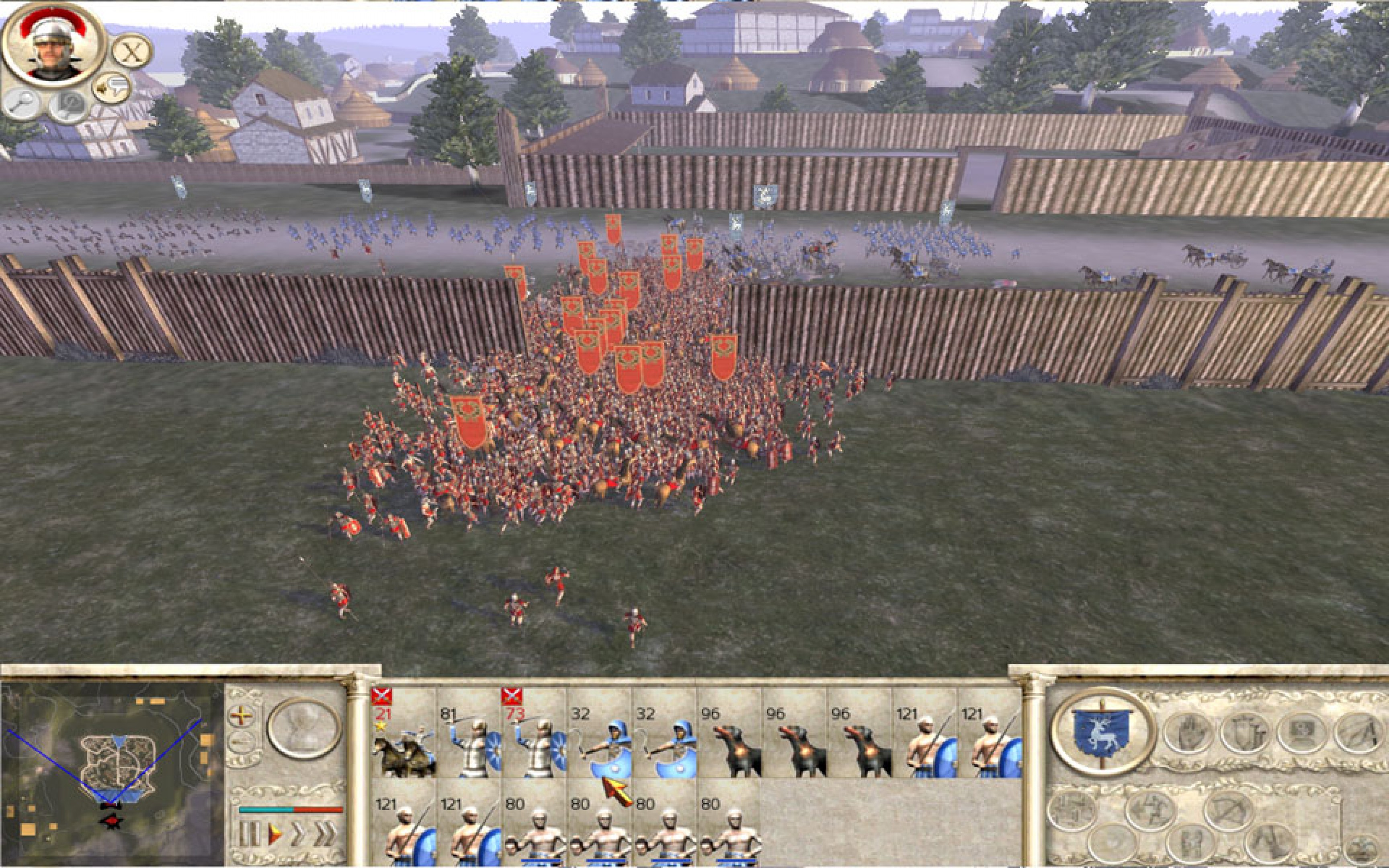Image resolution: width=1389 pixels, height=868 pixels.
Task: Set battle speed to normal play
Action: tap(275, 833)
